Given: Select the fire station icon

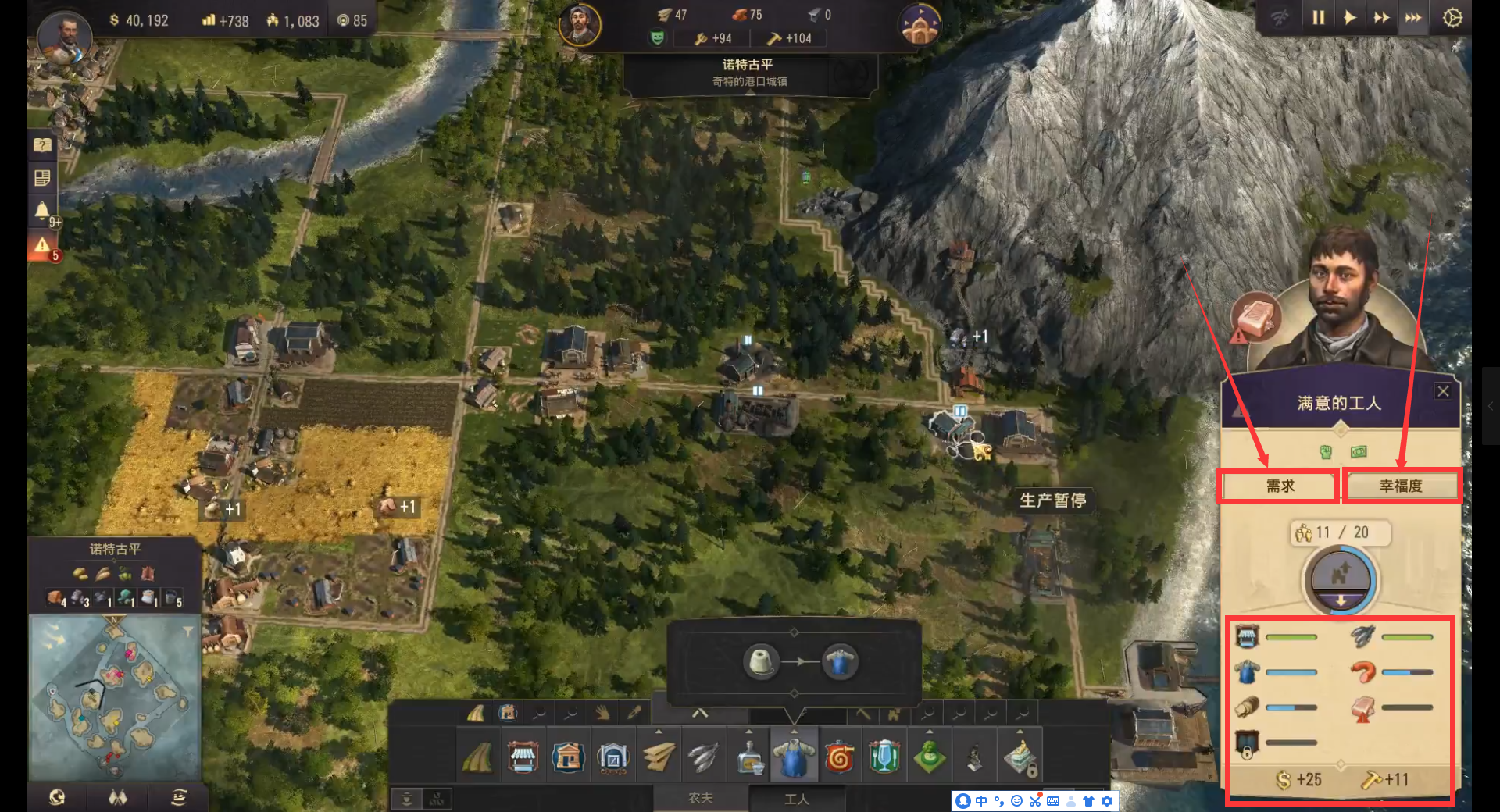Looking at the screenshot, I should 839,757.
